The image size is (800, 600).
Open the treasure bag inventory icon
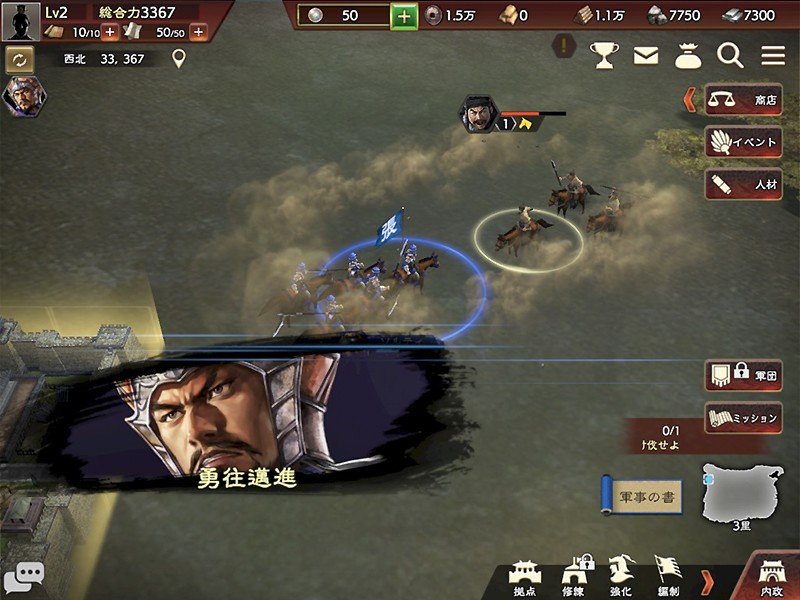tap(688, 56)
